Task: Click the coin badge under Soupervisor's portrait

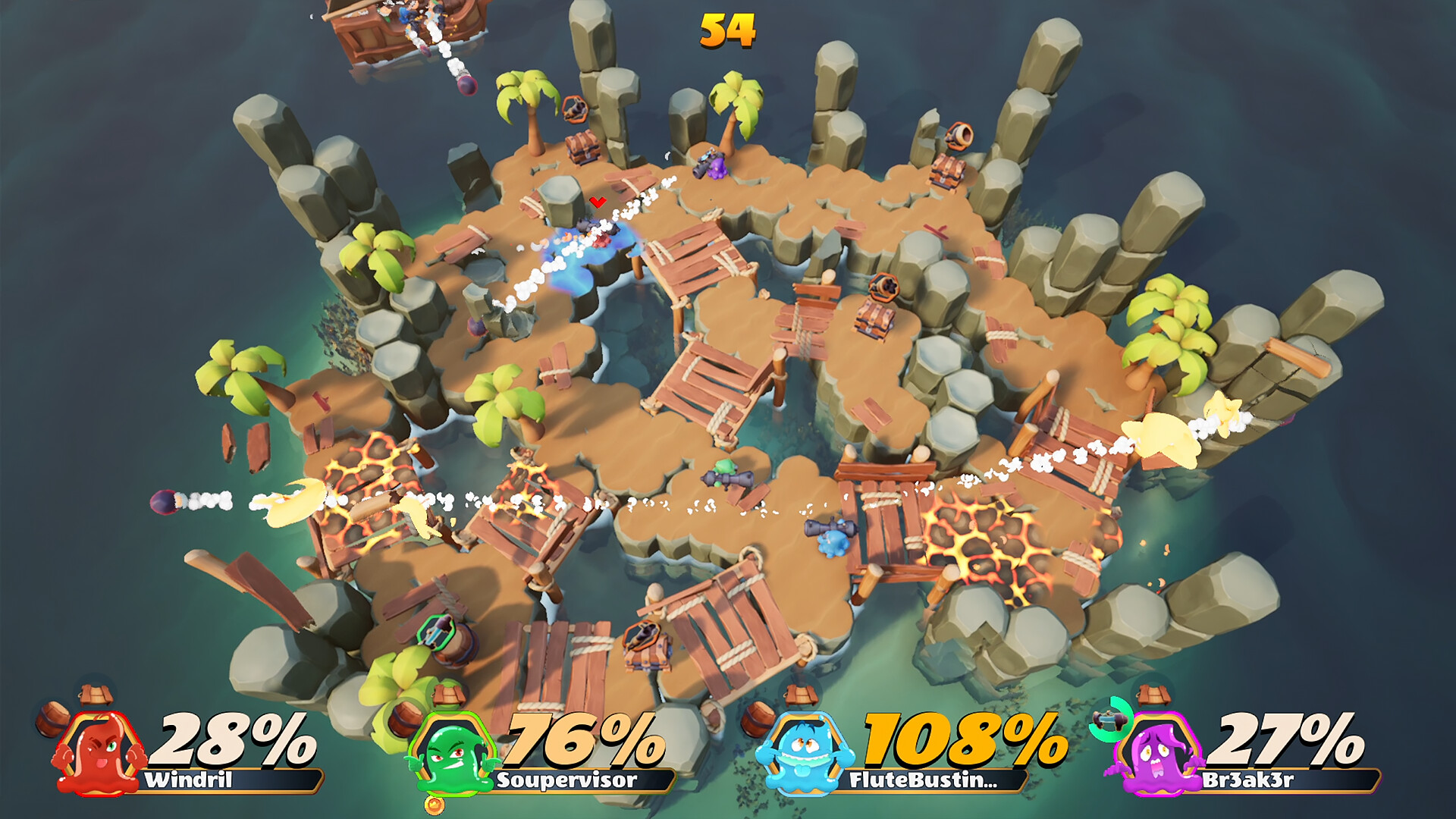Action: pos(436,802)
